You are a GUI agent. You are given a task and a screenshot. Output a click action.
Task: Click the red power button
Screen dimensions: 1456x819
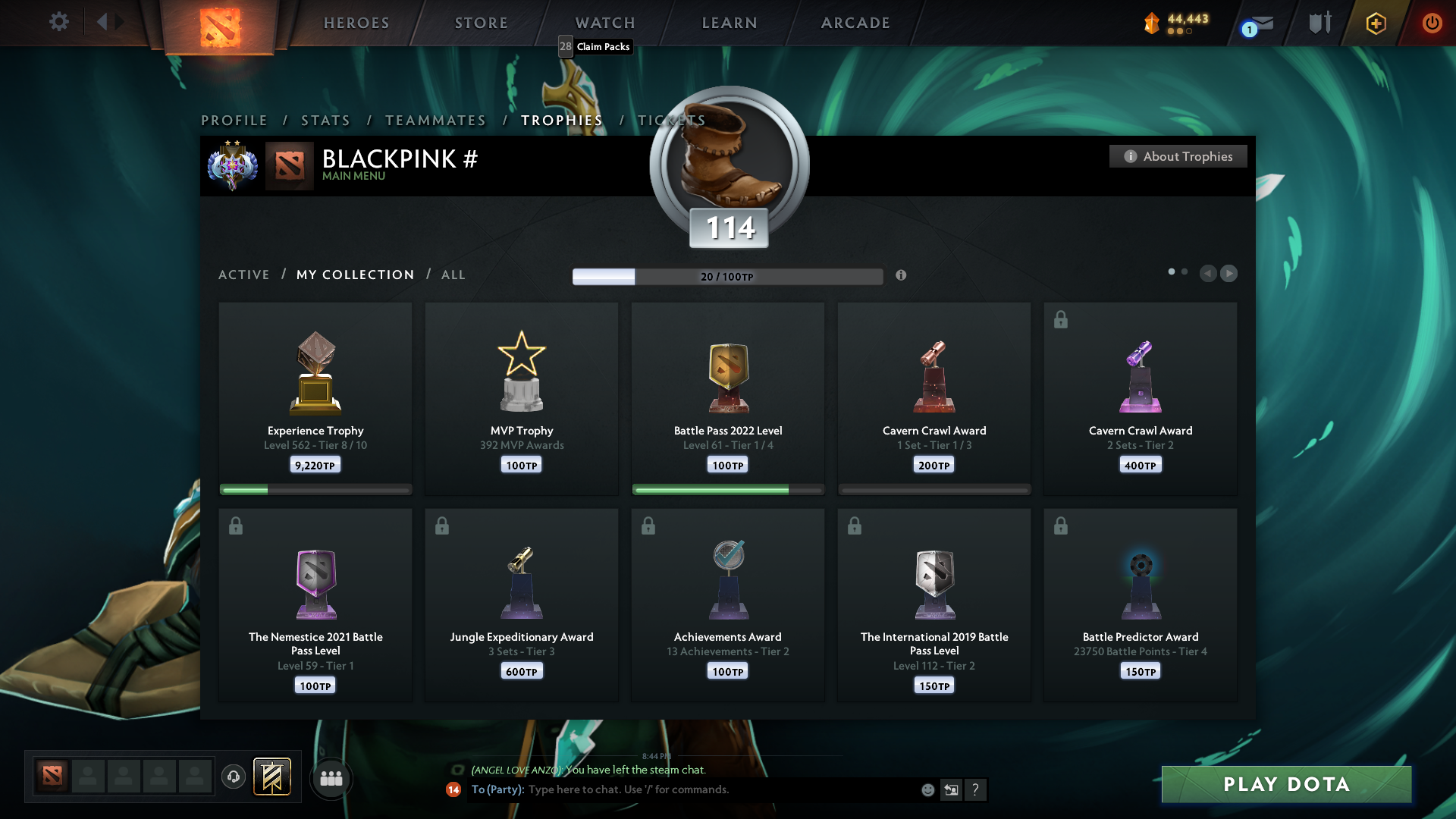[1432, 23]
